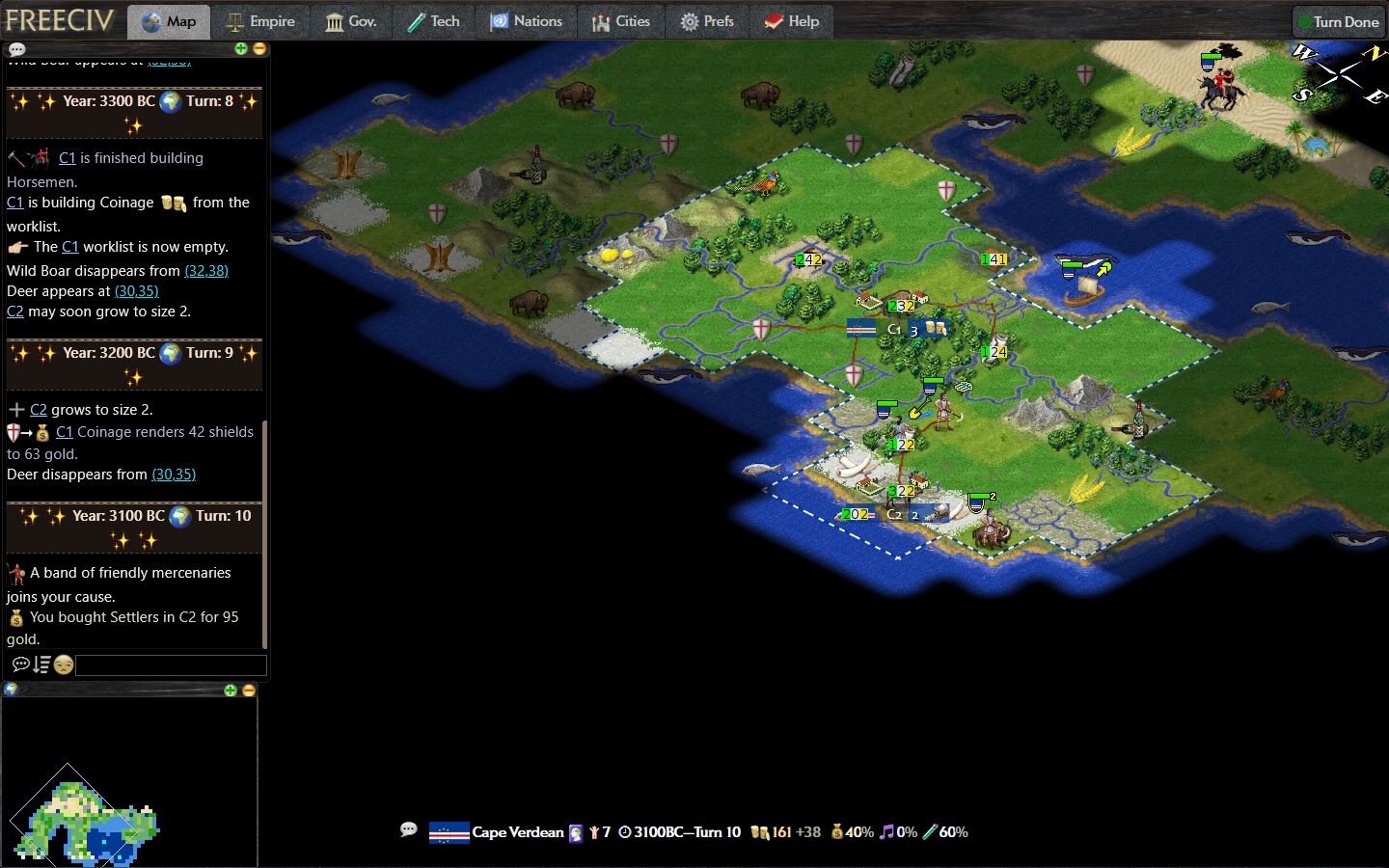
Task: Follow the C1 city link in chat log
Action: 67,158
